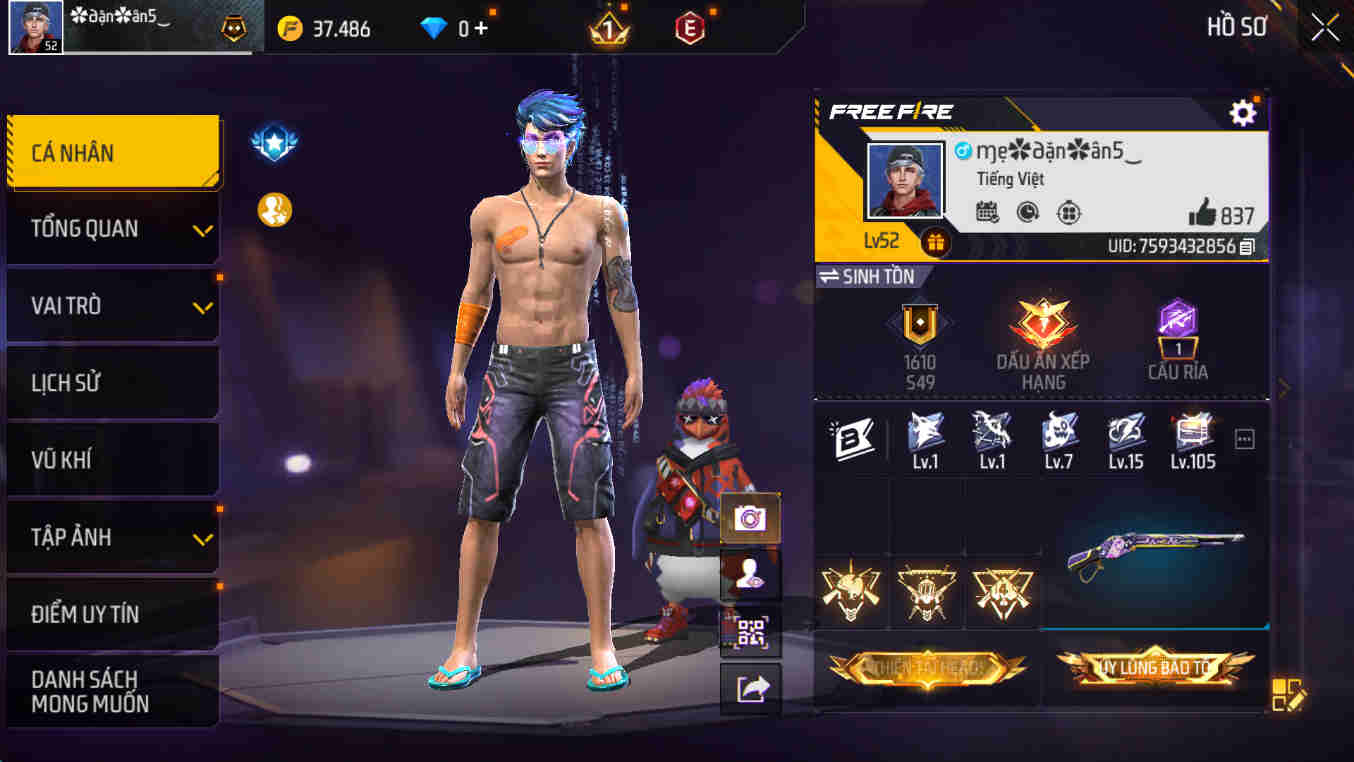The height and width of the screenshot is (762, 1354).
Task: Click the Hồ Sơ label at top right
Action: coord(1237,27)
